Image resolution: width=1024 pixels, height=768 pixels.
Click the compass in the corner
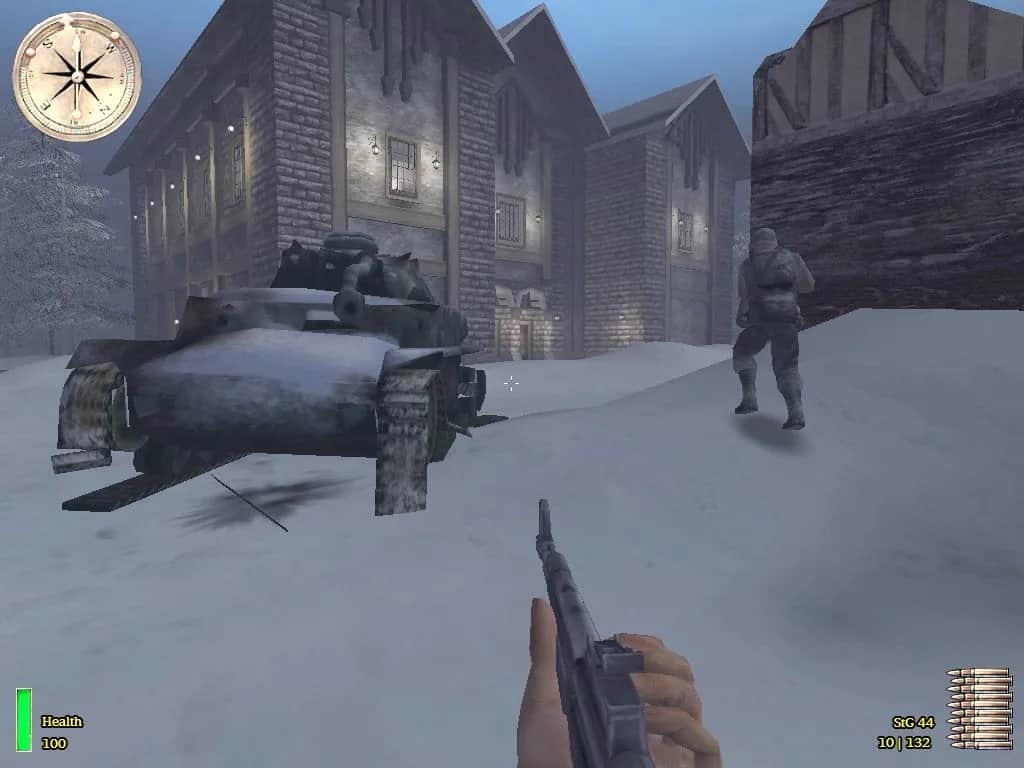76,76
